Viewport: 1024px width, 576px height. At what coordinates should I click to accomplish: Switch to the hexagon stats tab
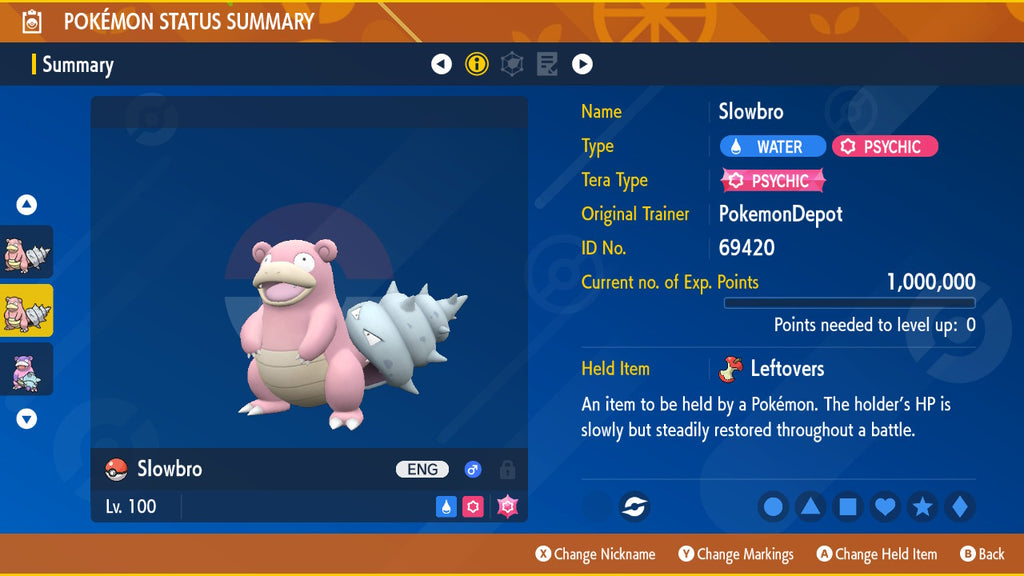(512, 65)
